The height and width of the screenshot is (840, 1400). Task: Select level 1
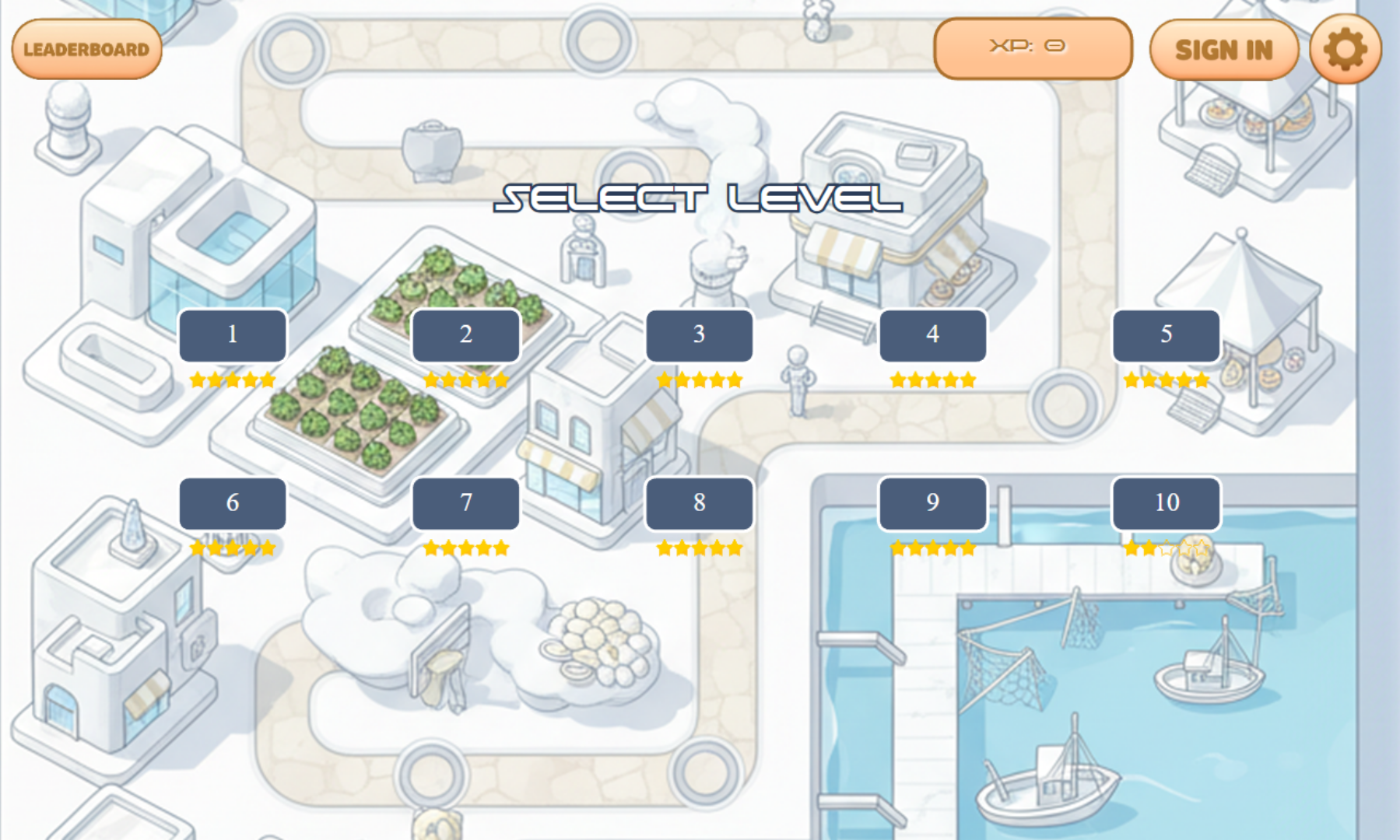tap(232, 335)
